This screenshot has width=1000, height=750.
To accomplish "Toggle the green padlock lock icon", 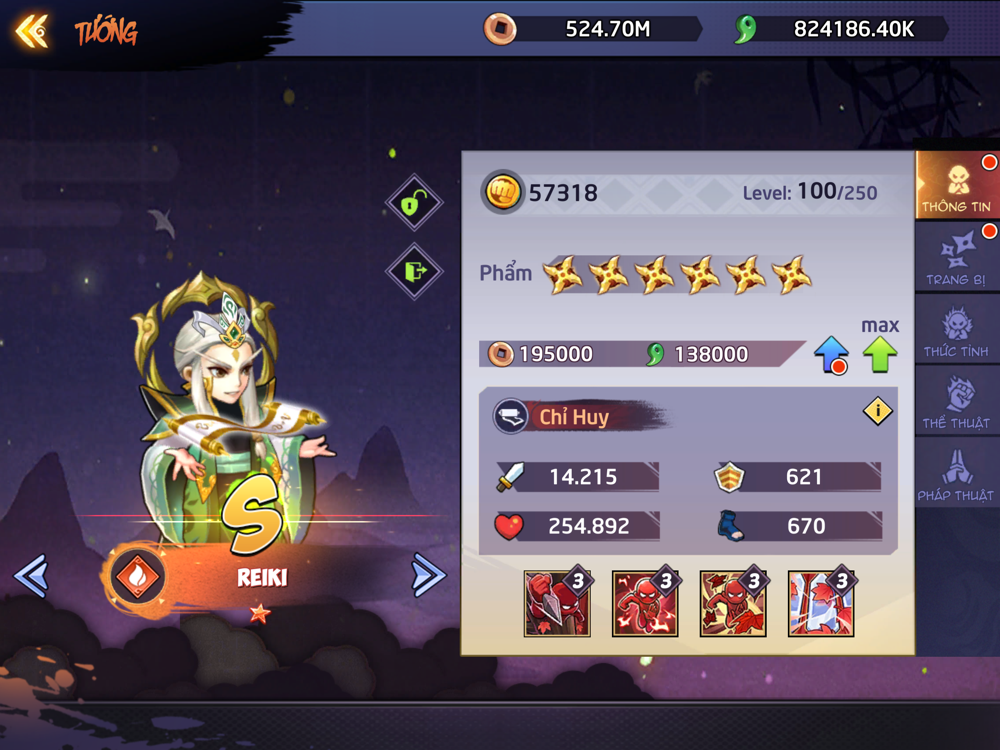I will pyautogui.click(x=414, y=203).
